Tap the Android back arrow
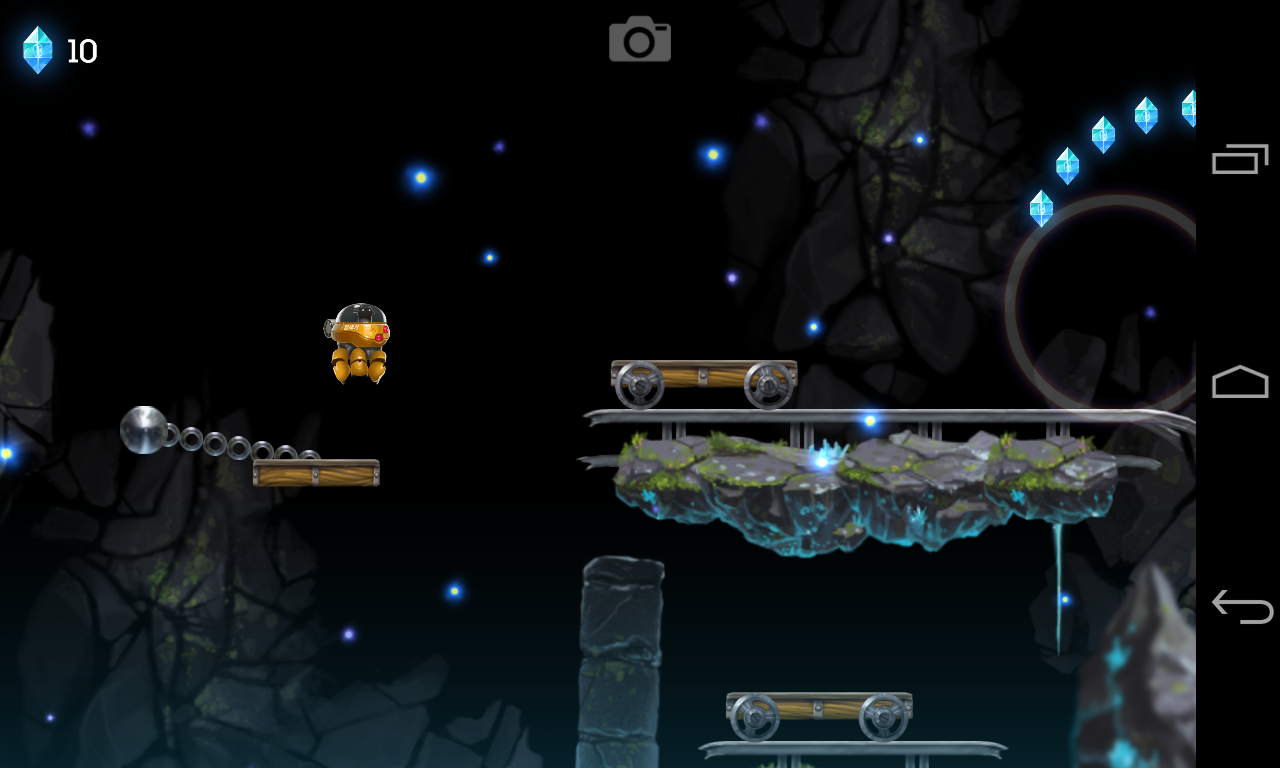Viewport: 1280px width, 768px height. click(x=1241, y=606)
